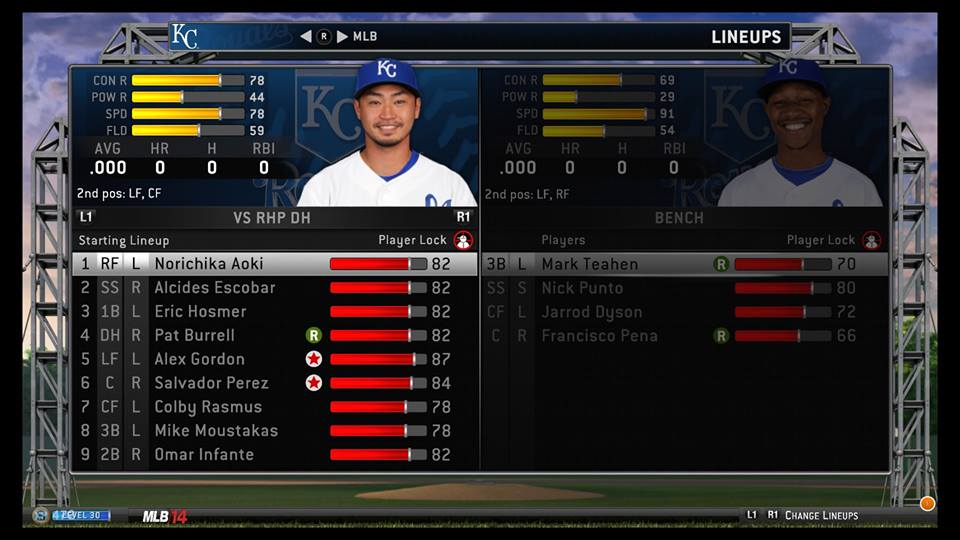Pick Mike Moustakas from the lineup
The image size is (960, 540).
215,431
